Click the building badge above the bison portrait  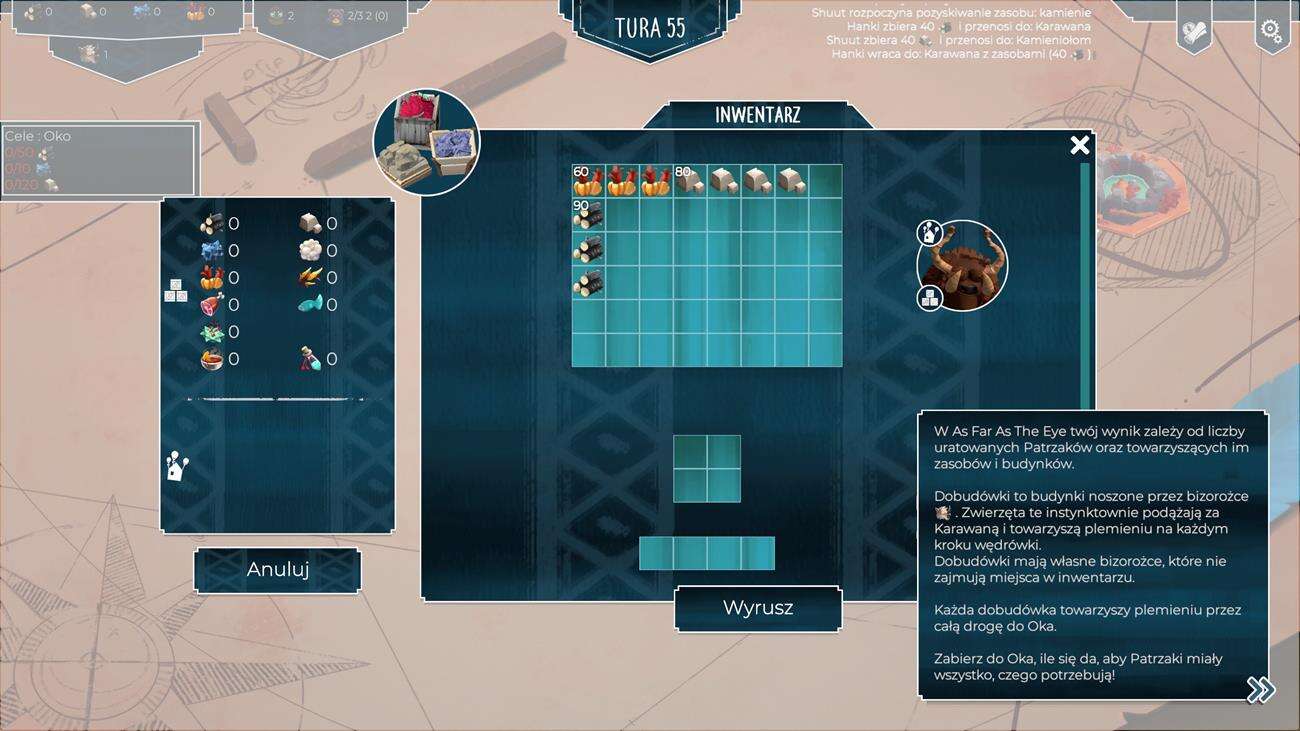(930, 233)
